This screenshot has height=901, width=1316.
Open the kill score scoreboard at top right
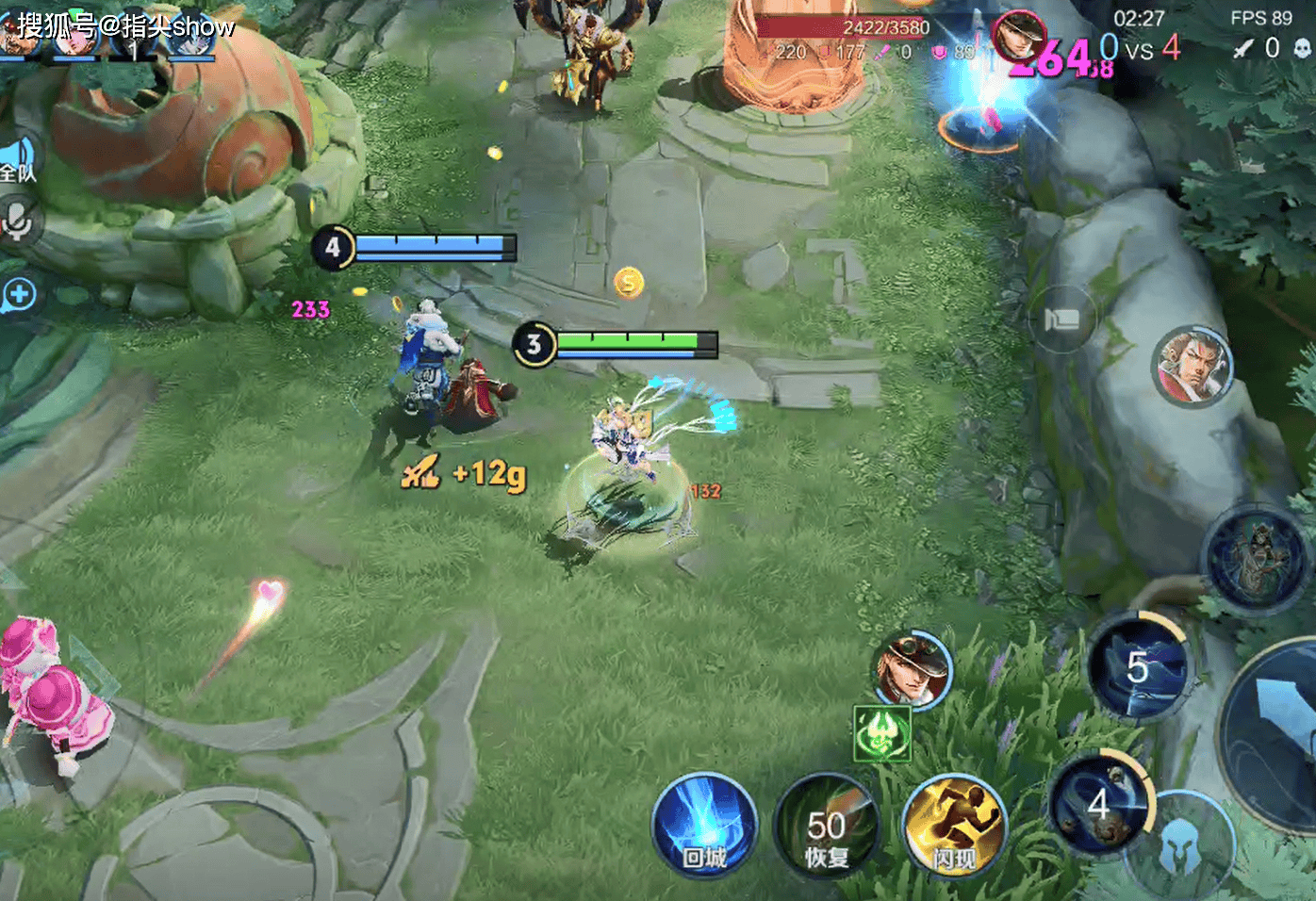click(x=1139, y=47)
